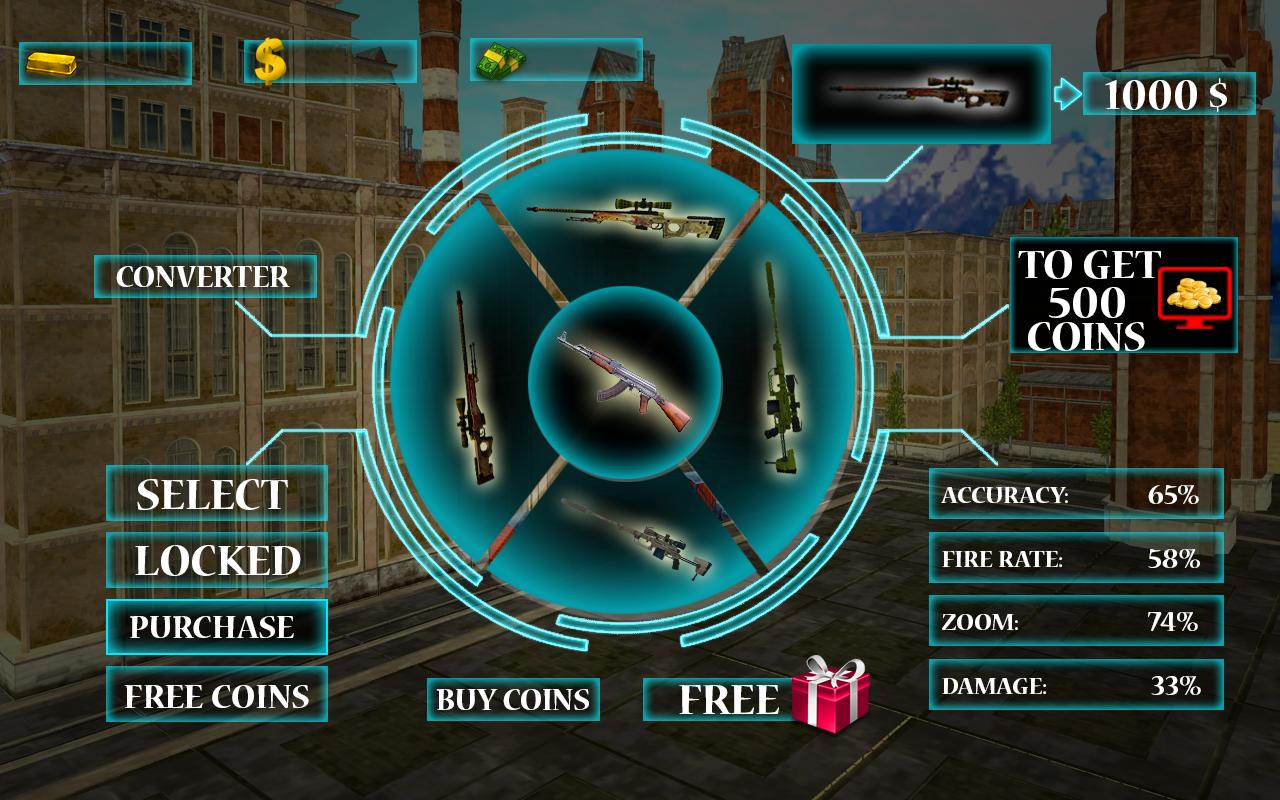This screenshot has width=1280, height=800.
Task: Pick the green silenced rifle on the right
Action: (781, 367)
